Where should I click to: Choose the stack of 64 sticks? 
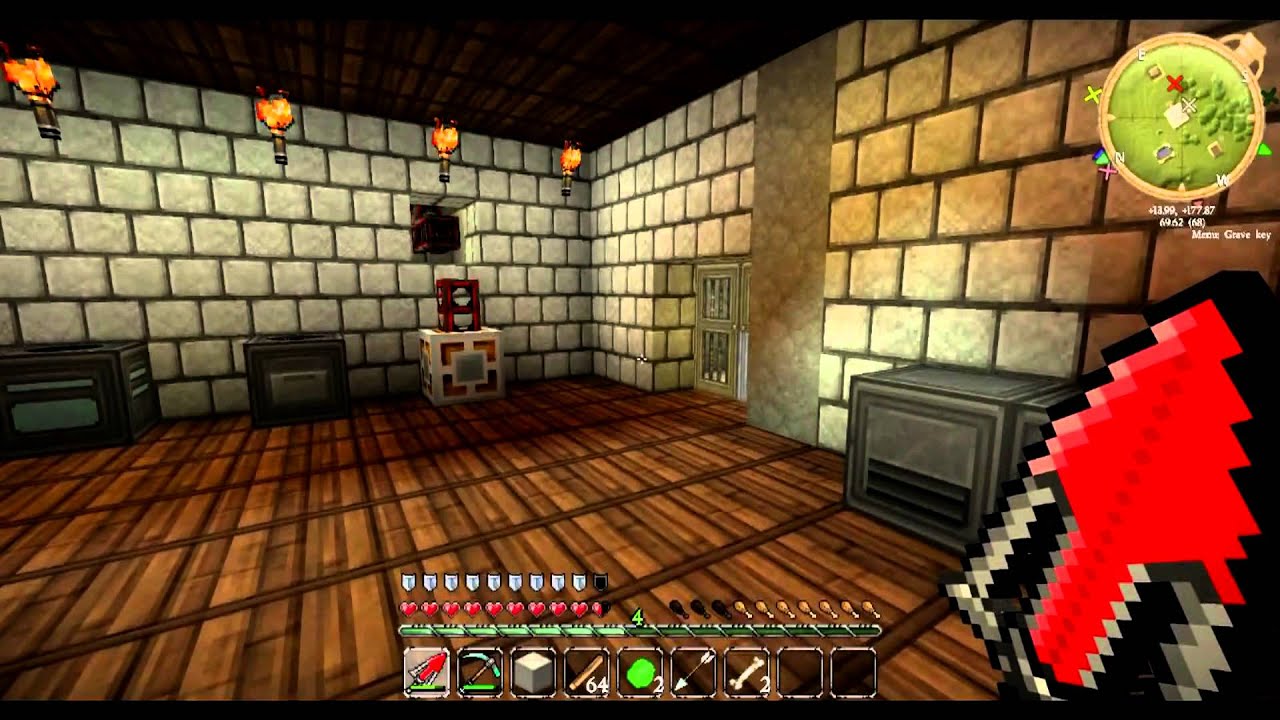click(587, 673)
